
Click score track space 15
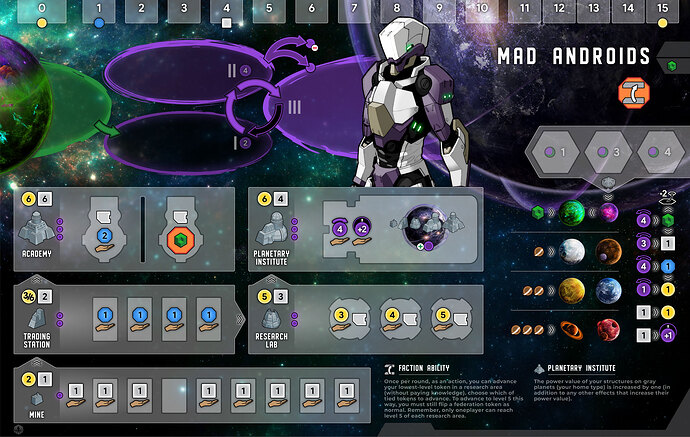tap(662, 12)
